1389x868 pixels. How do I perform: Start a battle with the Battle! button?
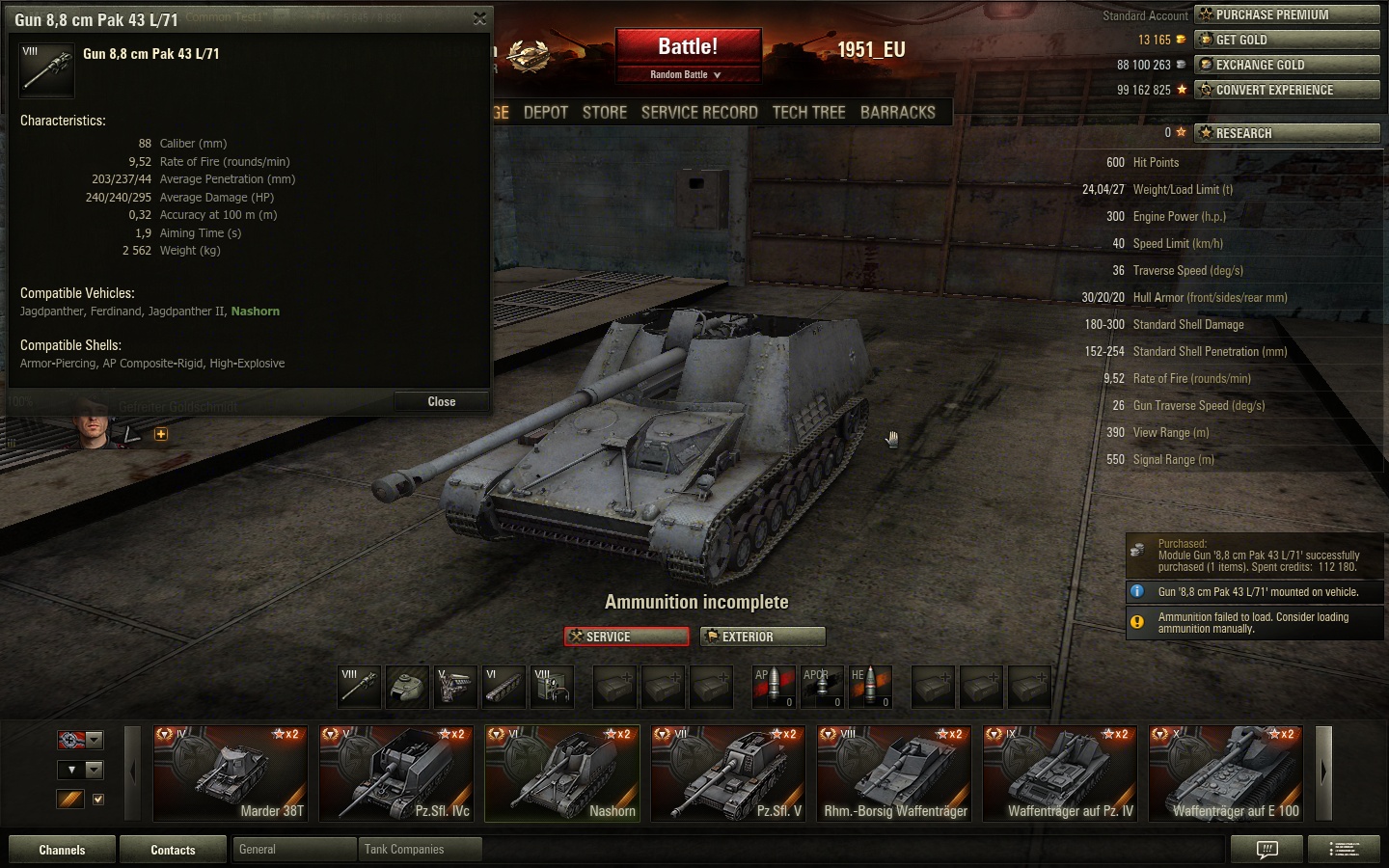(x=688, y=46)
